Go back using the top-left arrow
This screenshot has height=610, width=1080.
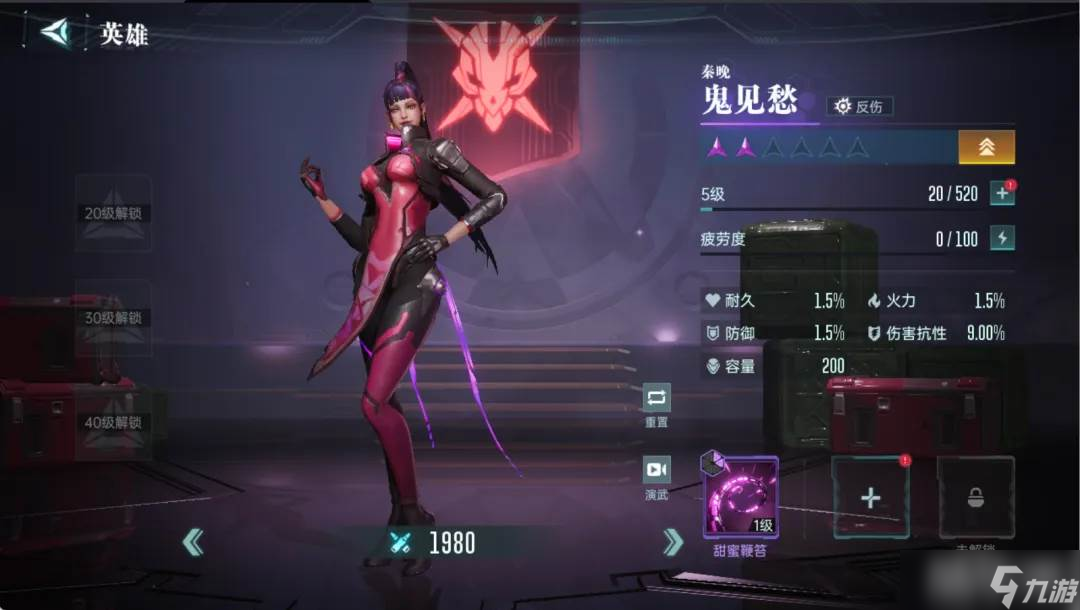point(57,32)
